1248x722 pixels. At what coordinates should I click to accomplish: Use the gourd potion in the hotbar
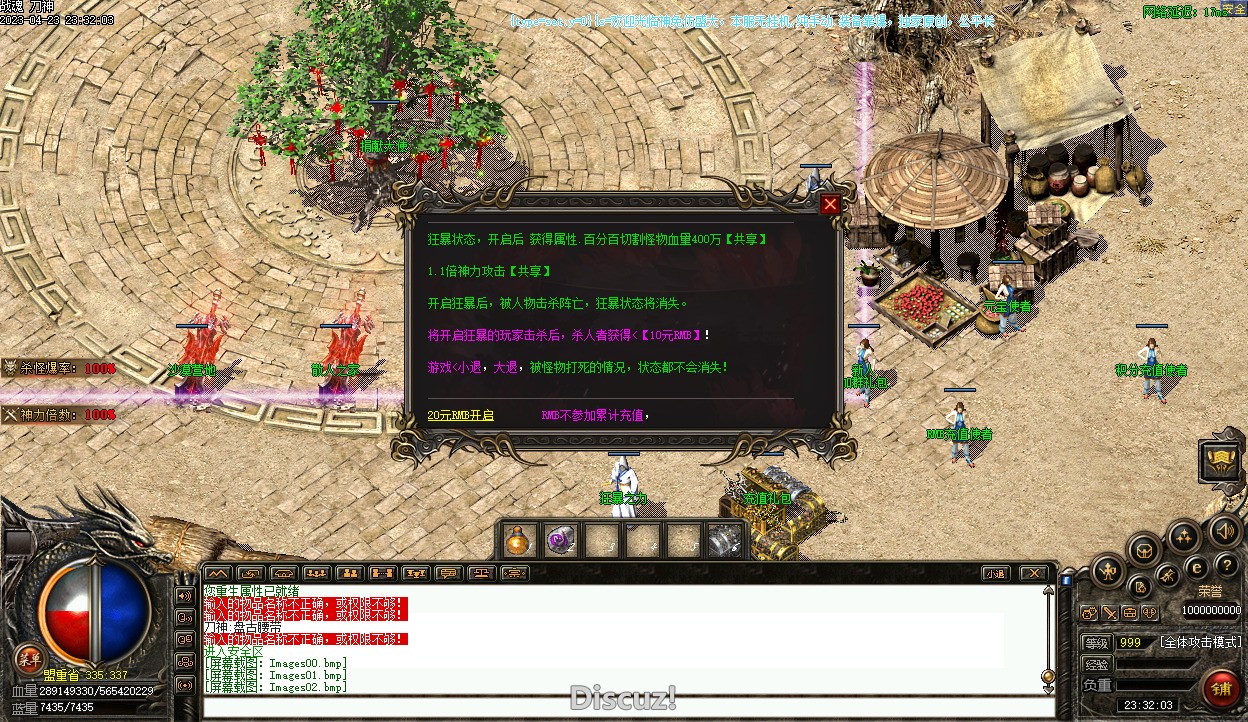[519, 540]
